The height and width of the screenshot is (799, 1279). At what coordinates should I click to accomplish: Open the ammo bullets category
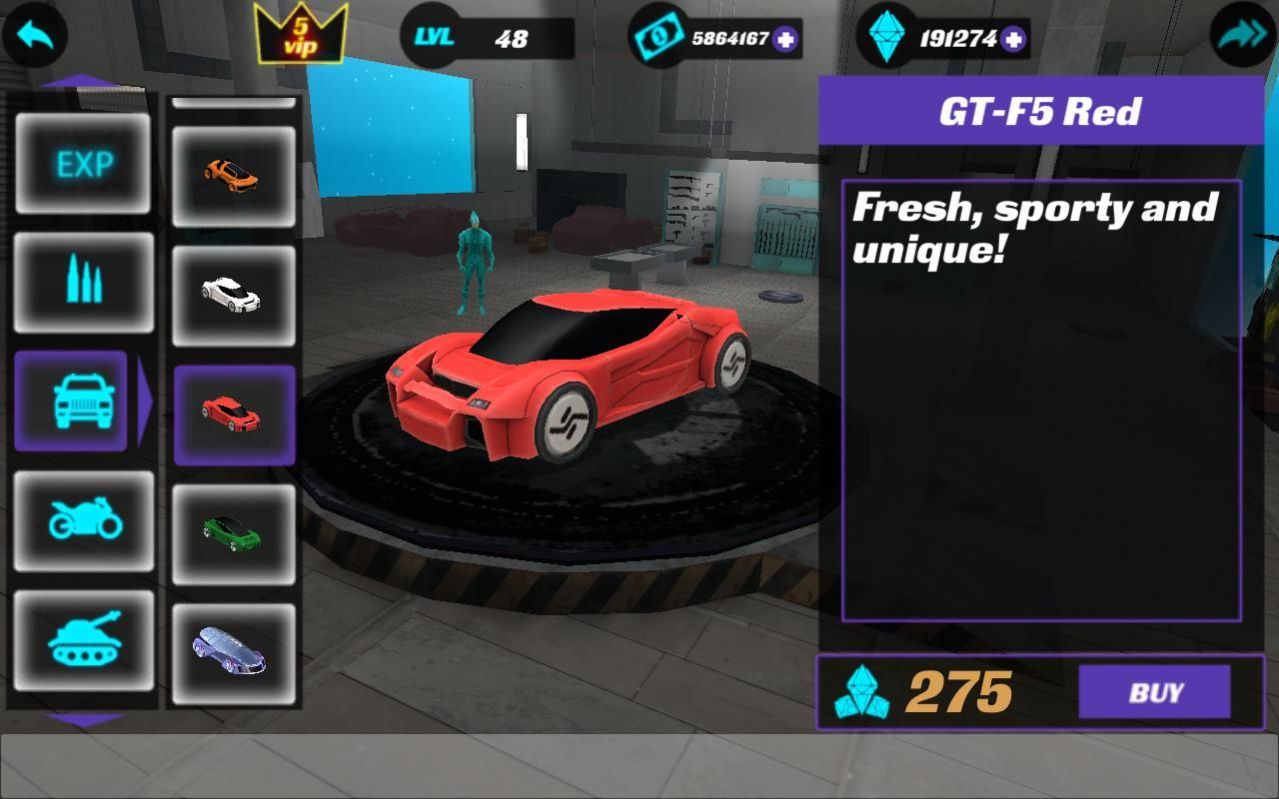[84, 282]
